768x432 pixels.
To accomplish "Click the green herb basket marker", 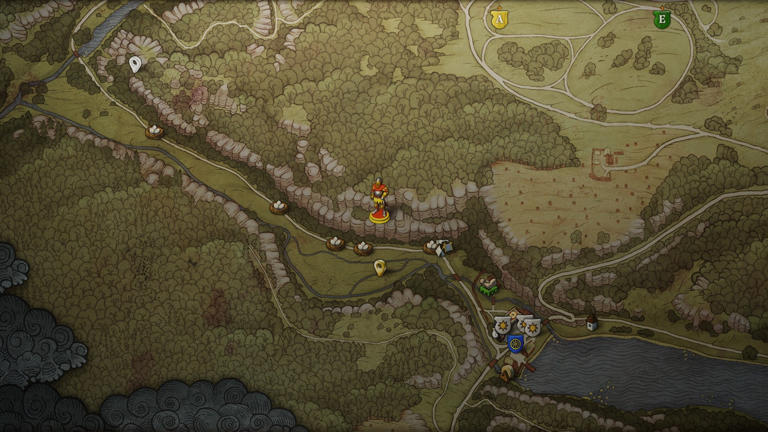I will [x=488, y=287].
